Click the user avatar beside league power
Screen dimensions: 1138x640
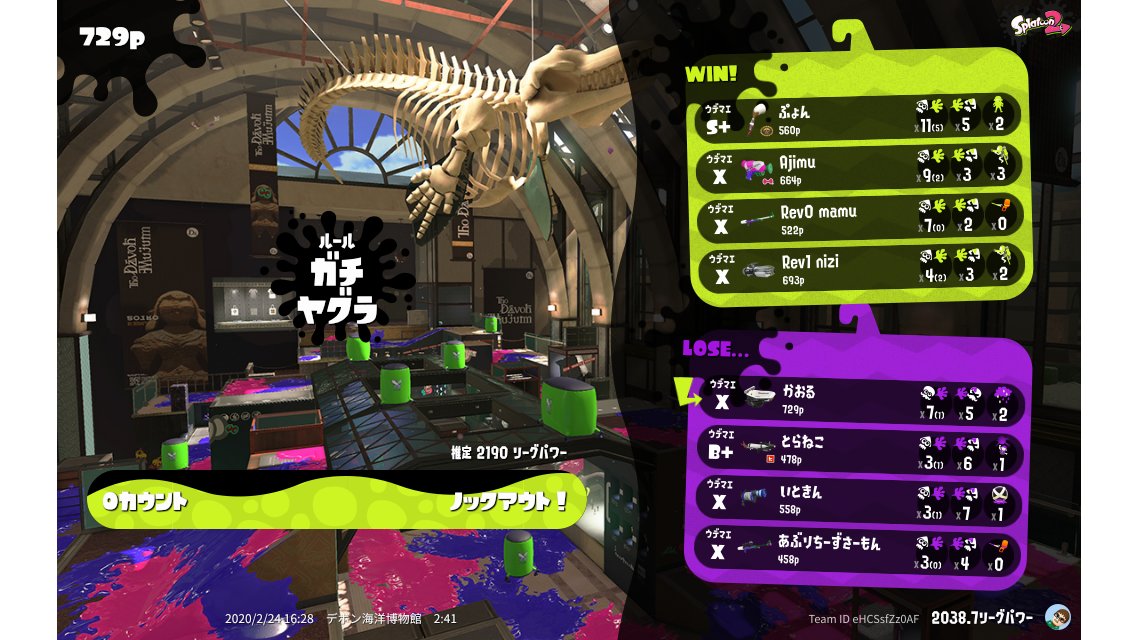coord(1057,617)
